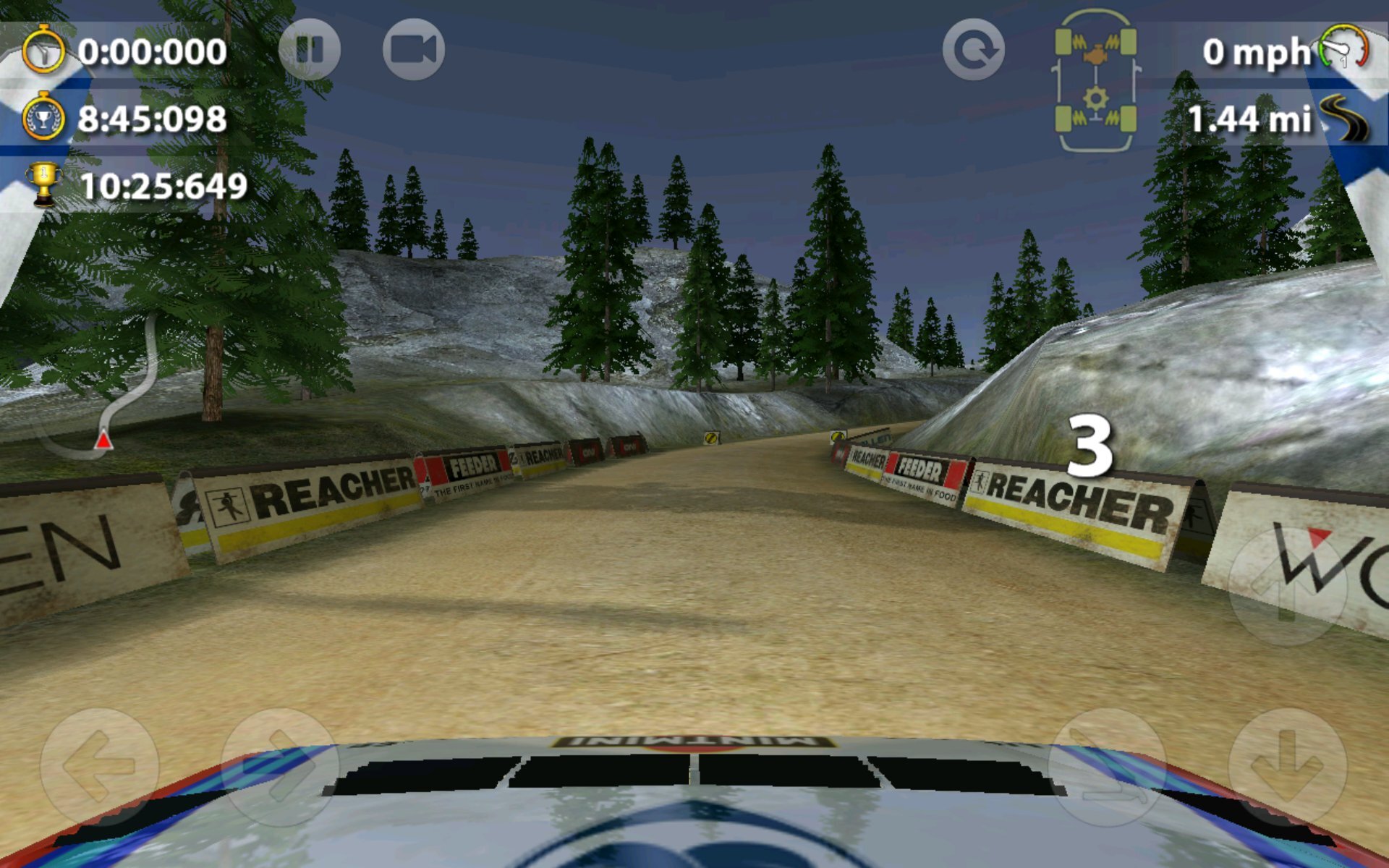Screen dimensions: 1389x868
Task: Open the replay camera recorder
Action: 415,48
